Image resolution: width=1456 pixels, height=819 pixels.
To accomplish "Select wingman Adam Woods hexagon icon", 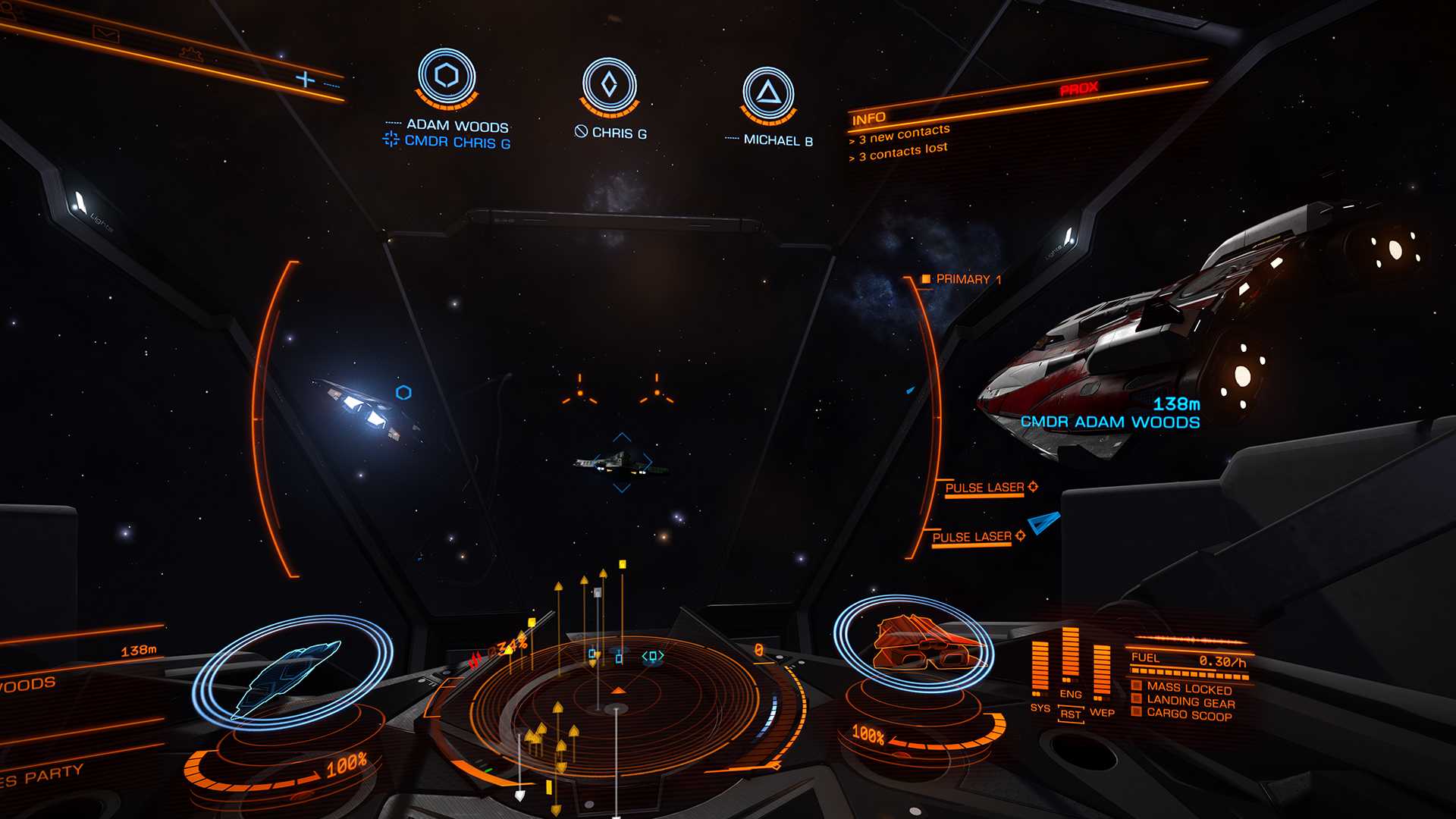I will (x=447, y=77).
